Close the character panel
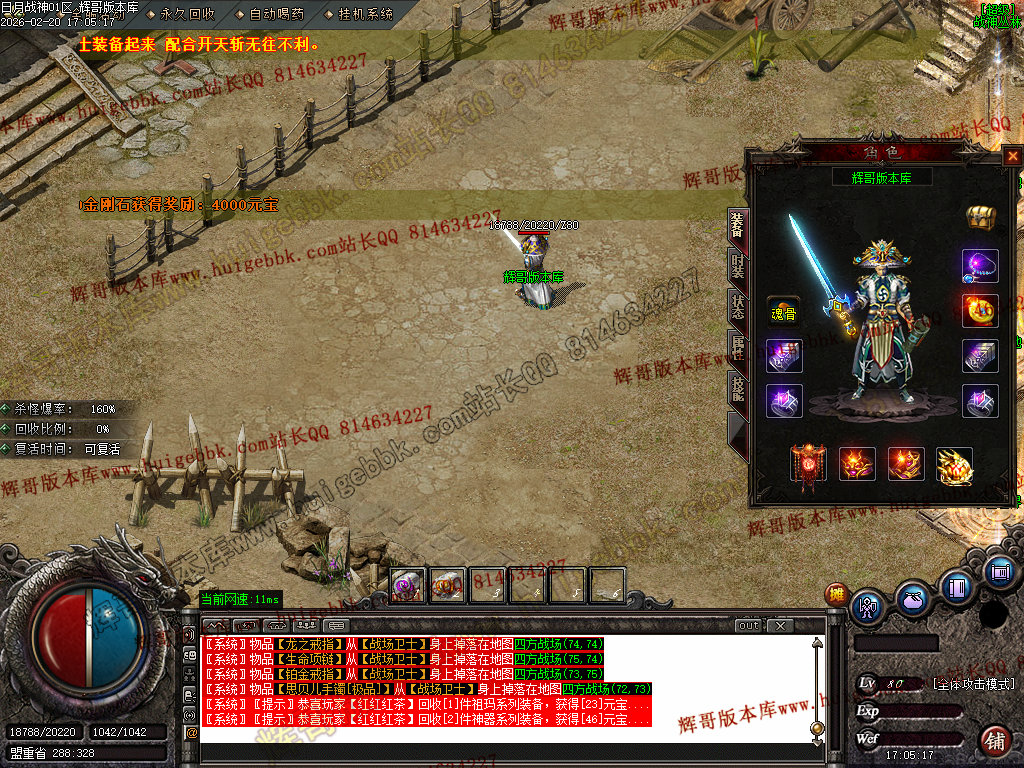The height and width of the screenshot is (768, 1024). tap(1012, 156)
